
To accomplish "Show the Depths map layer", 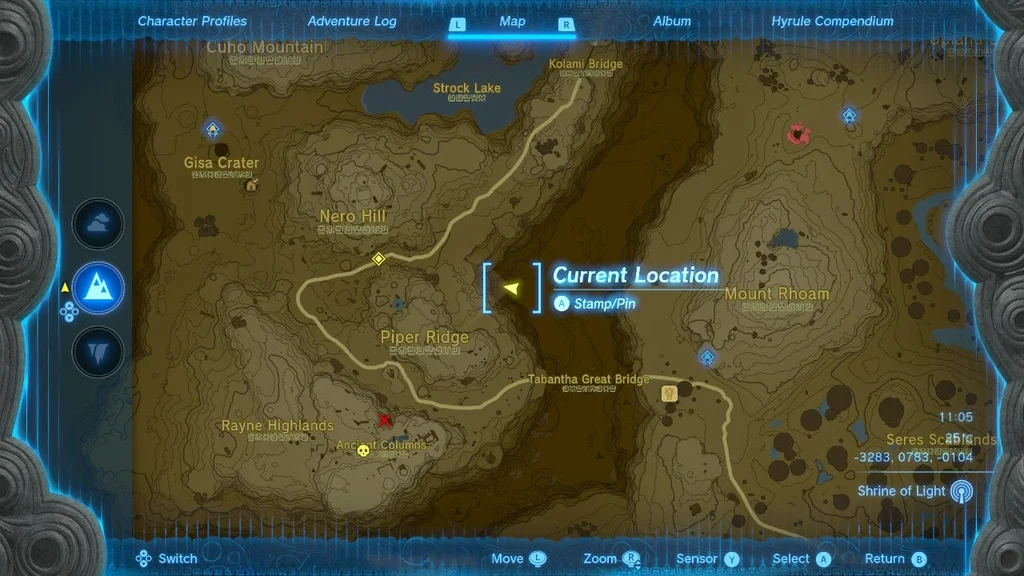I will [98, 352].
